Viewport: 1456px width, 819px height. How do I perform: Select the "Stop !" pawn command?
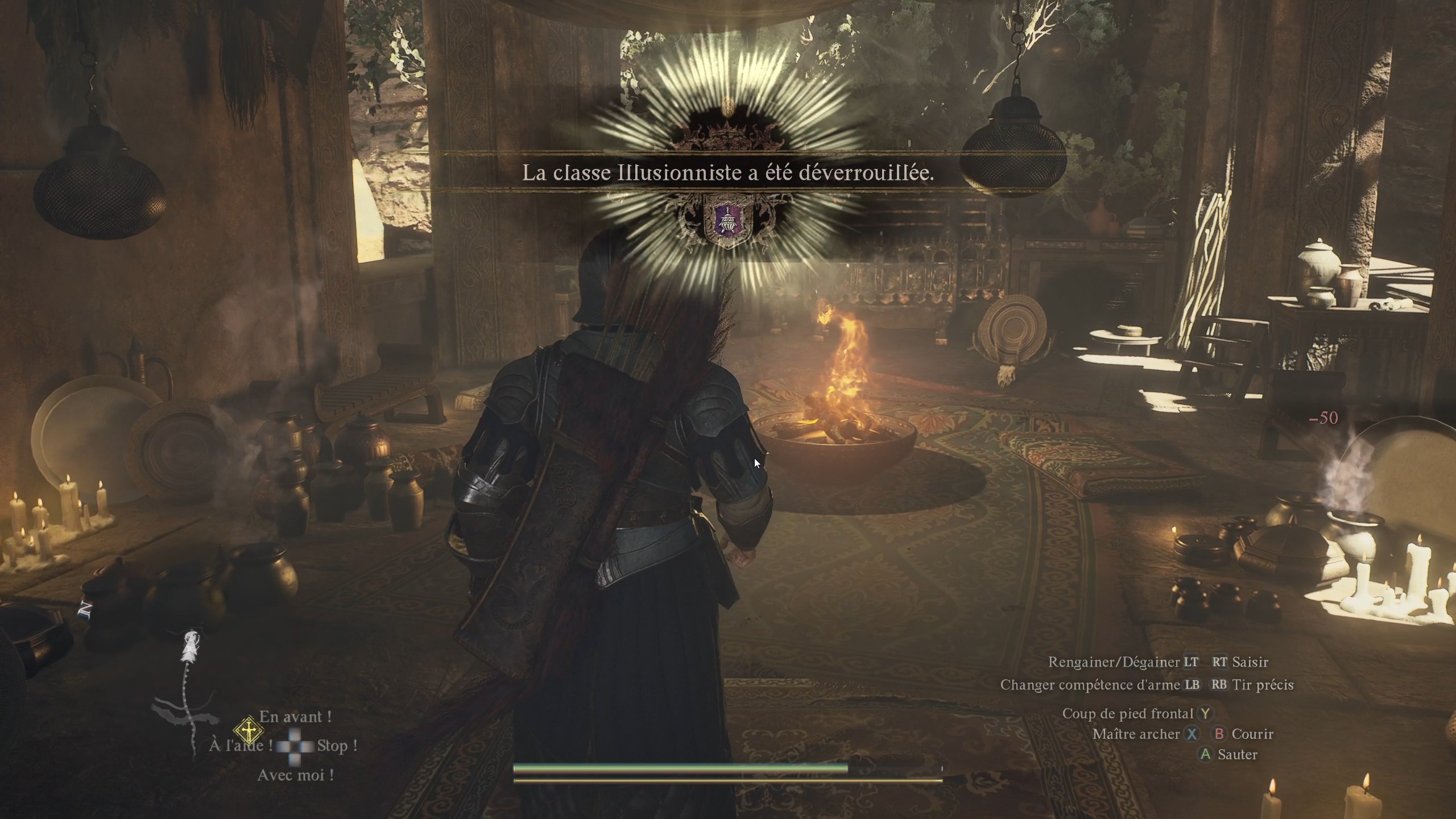coord(337,746)
